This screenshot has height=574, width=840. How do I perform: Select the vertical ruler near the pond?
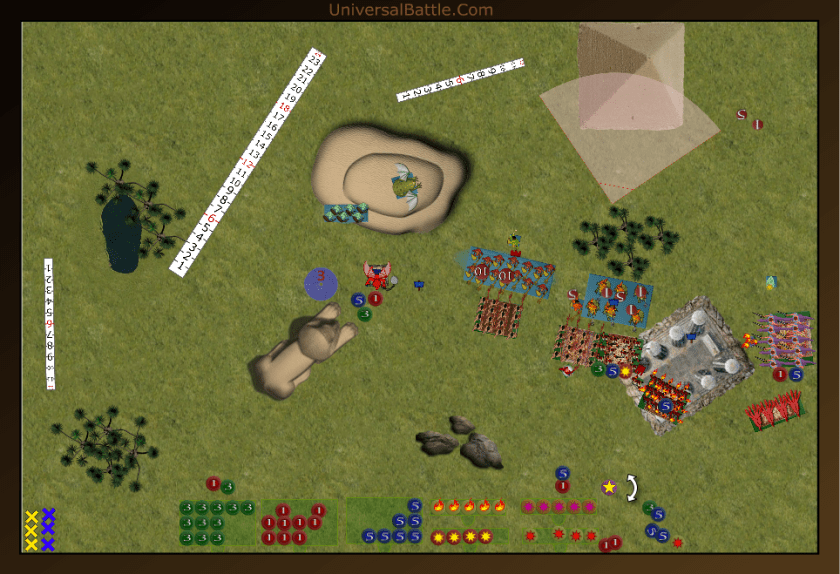point(48,324)
